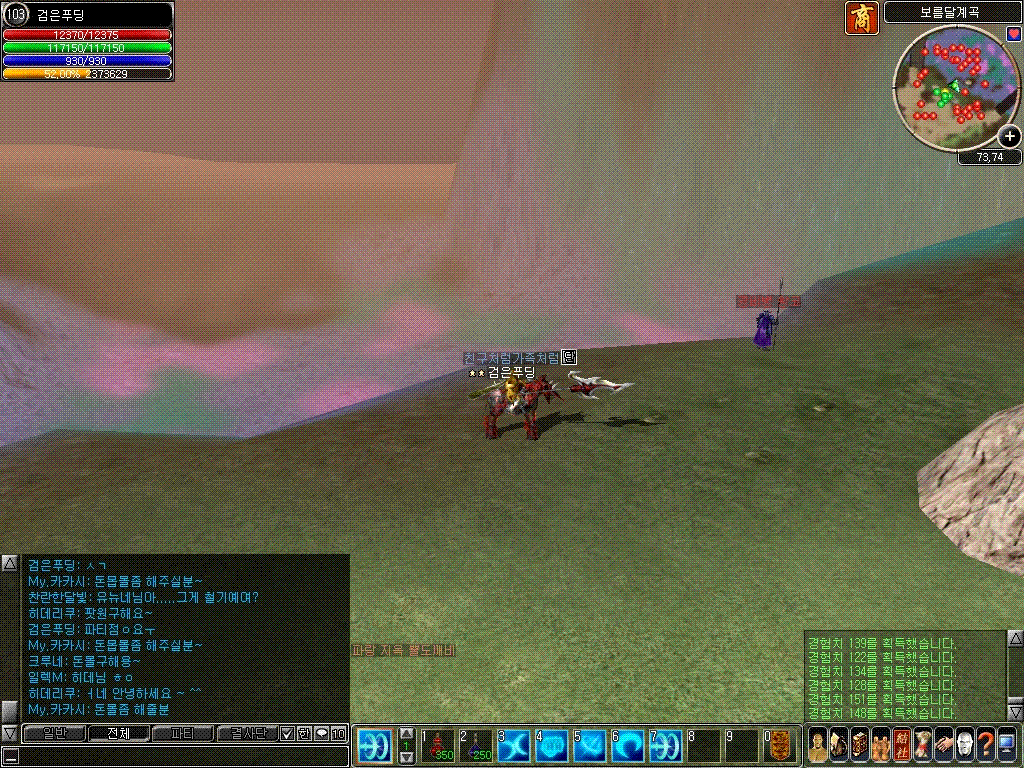Click the chat message input field
This screenshot has width=1024, height=768.
180,757
